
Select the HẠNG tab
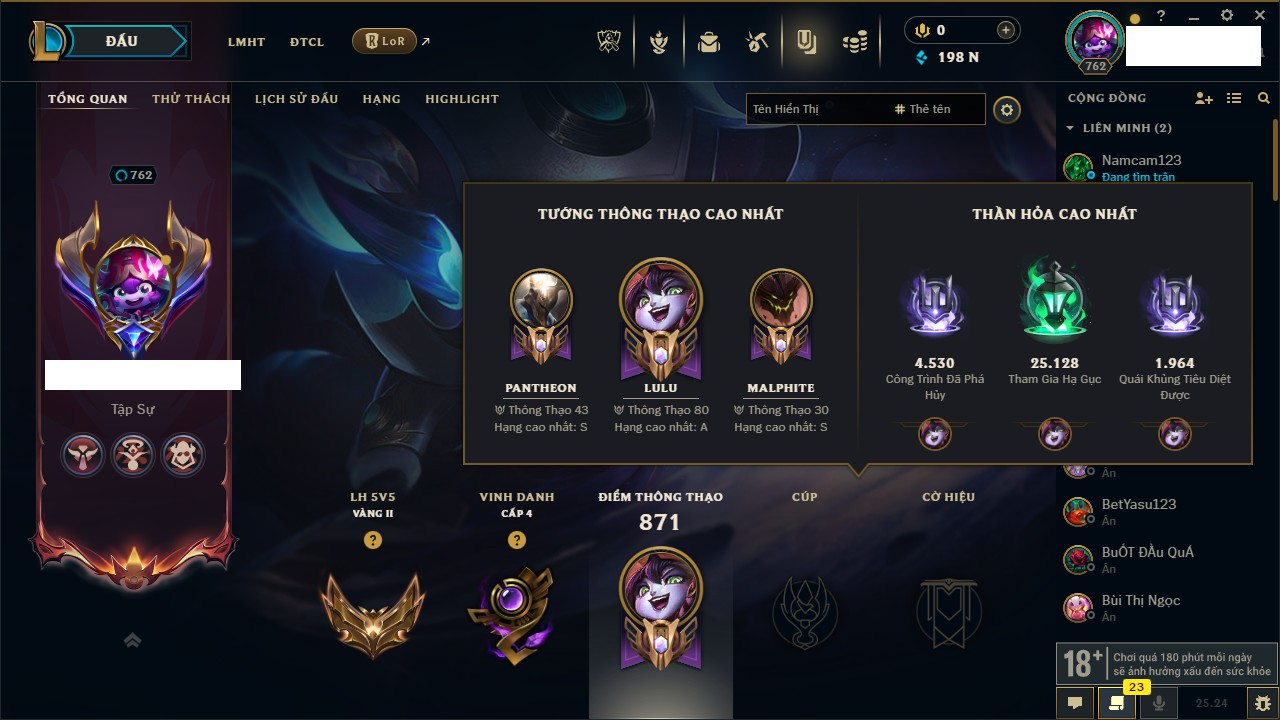pyautogui.click(x=381, y=99)
